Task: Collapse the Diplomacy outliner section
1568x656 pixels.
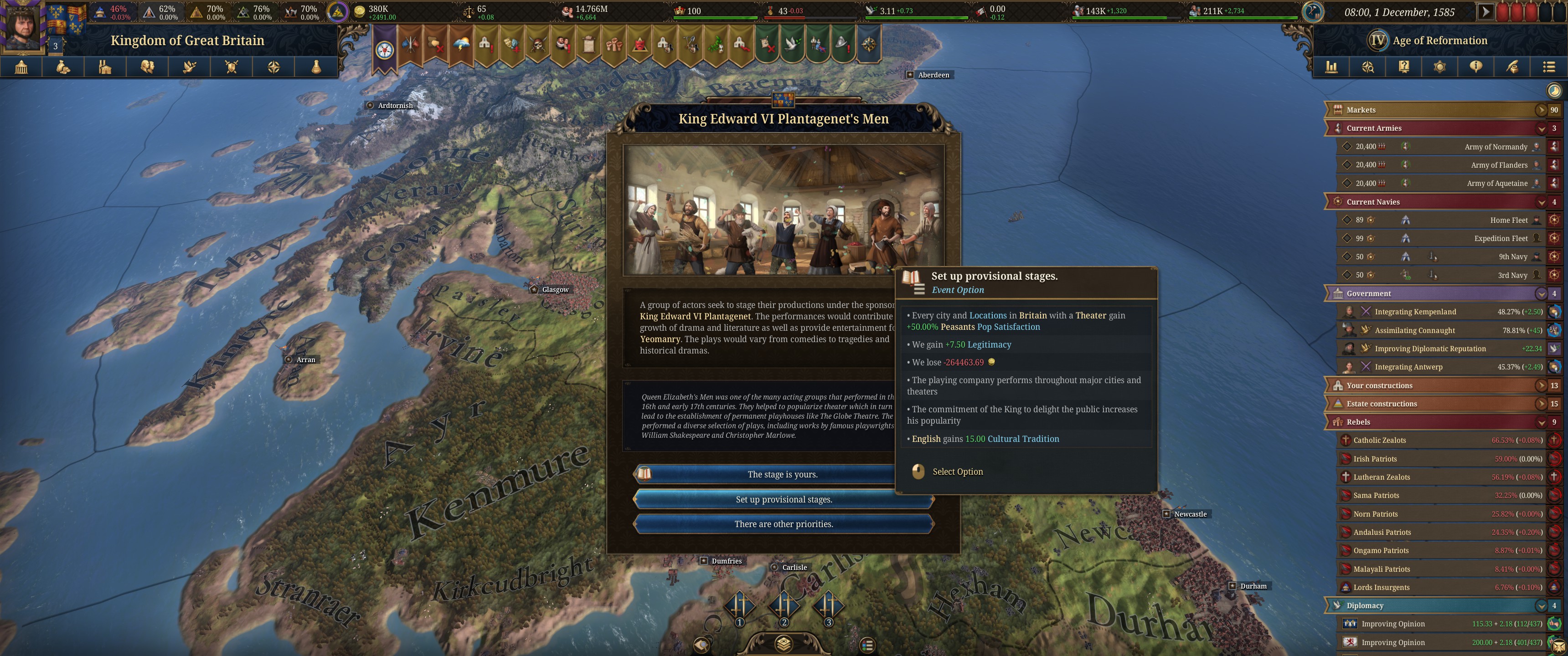Action: coord(1541,606)
